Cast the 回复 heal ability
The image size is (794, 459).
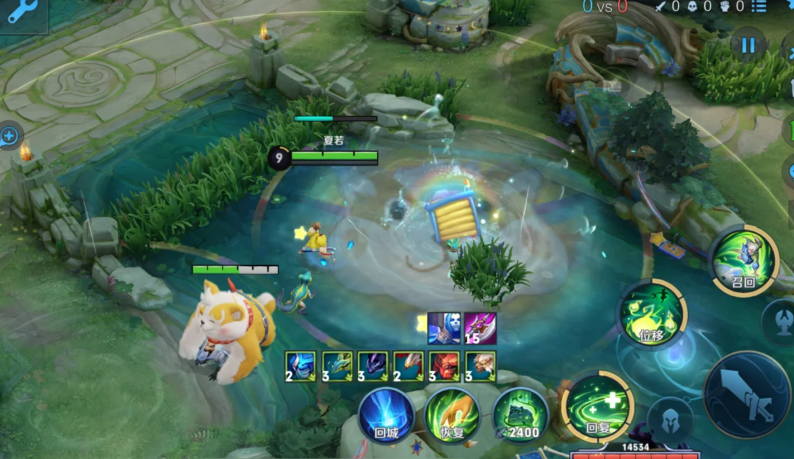pos(597,406)
